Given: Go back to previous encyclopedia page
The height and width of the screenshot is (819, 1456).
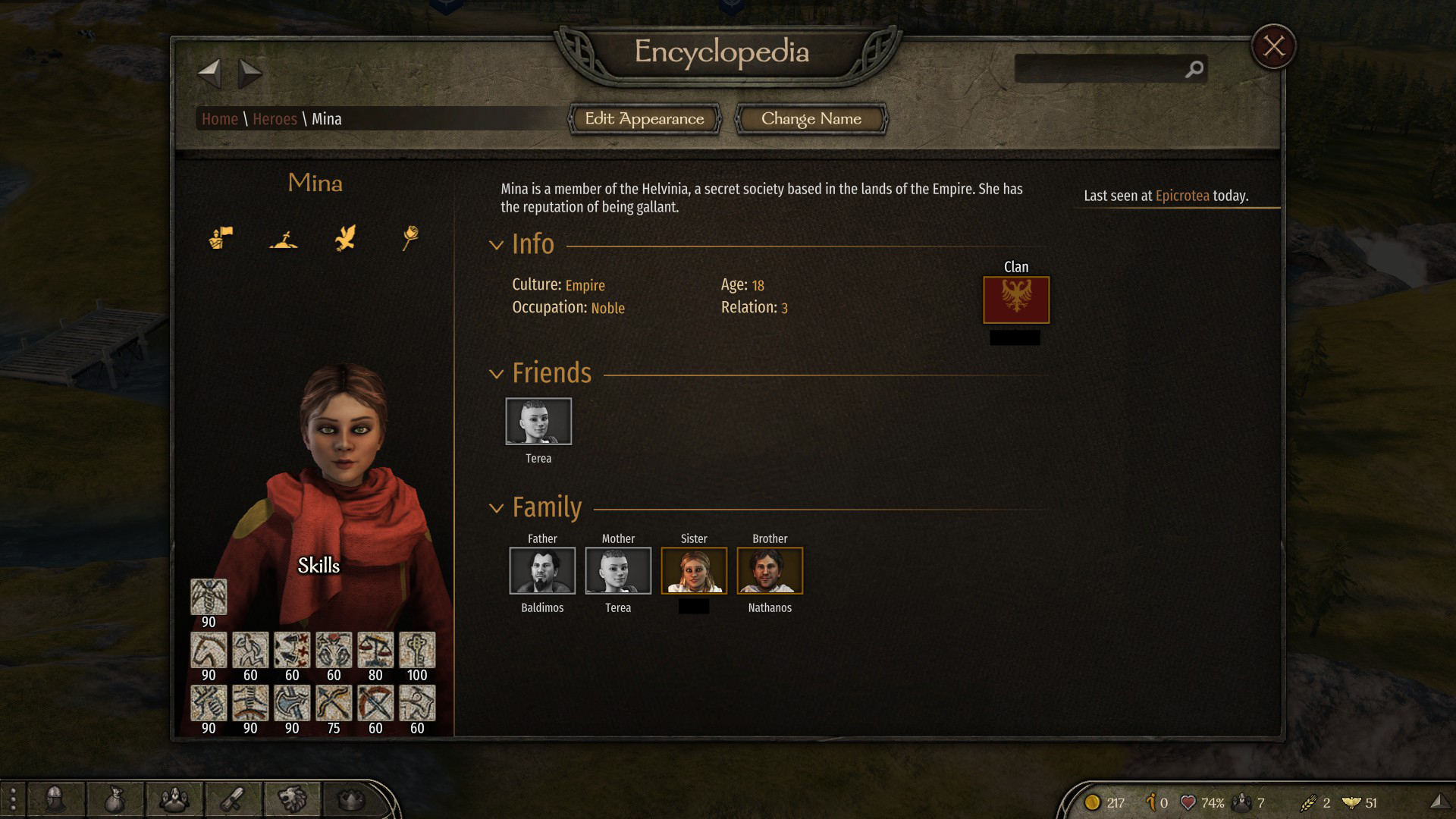Looking at the screenshot, I should click(x=209, y=74).
